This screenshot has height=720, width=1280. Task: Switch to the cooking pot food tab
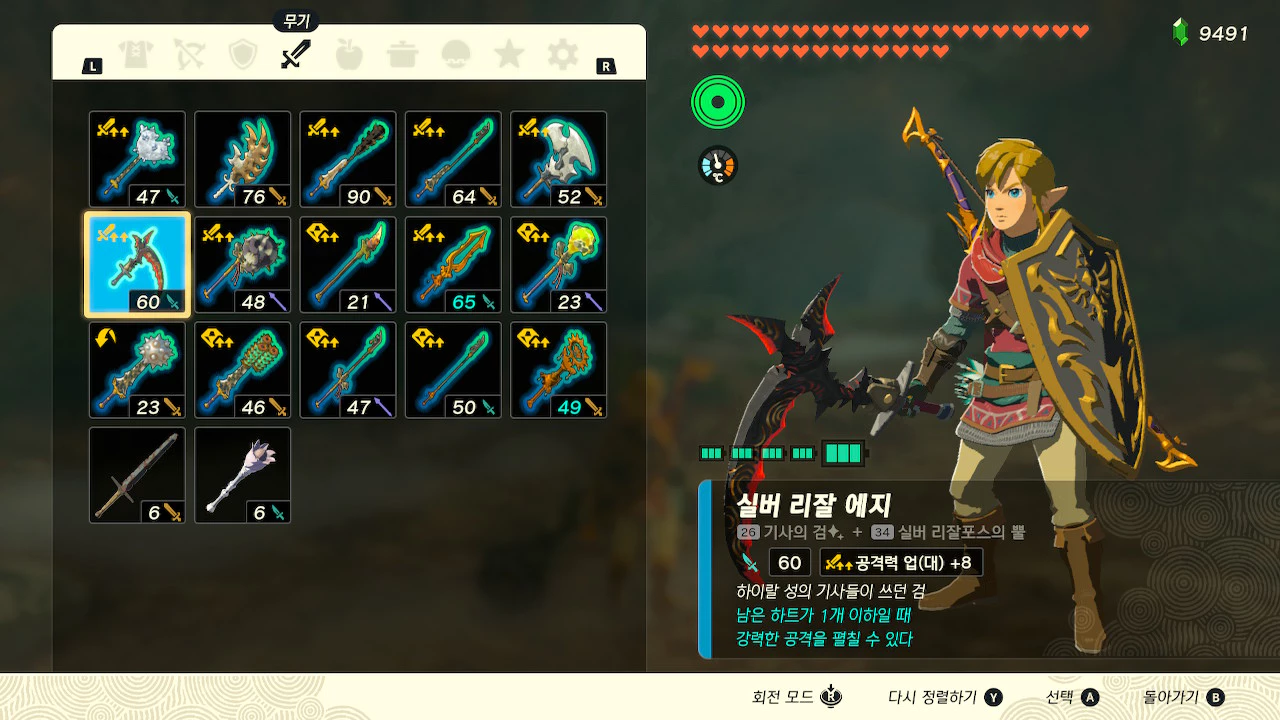(403, 55)
